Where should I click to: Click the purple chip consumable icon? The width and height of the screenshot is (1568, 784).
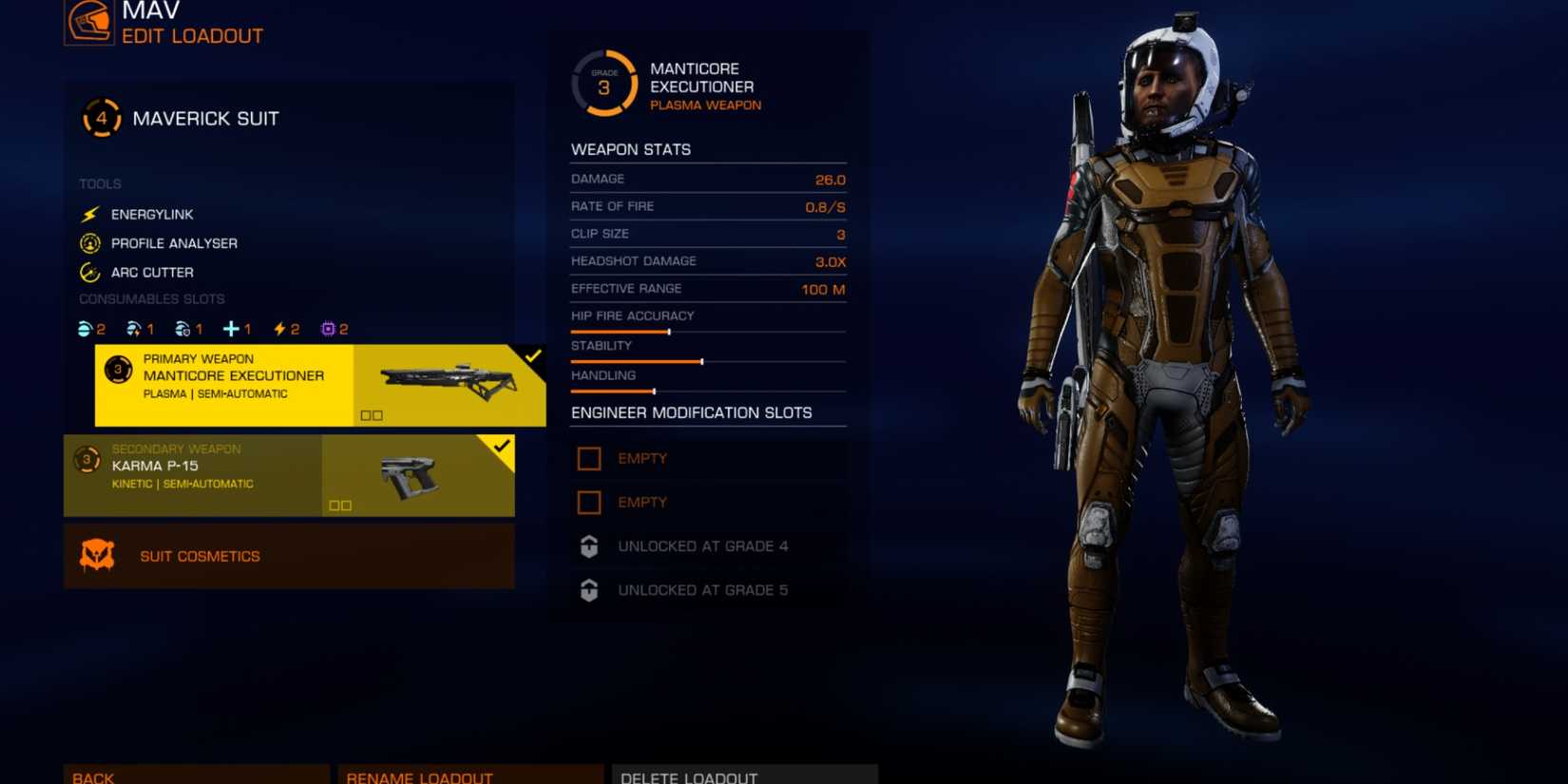click(x=328, y=329)
